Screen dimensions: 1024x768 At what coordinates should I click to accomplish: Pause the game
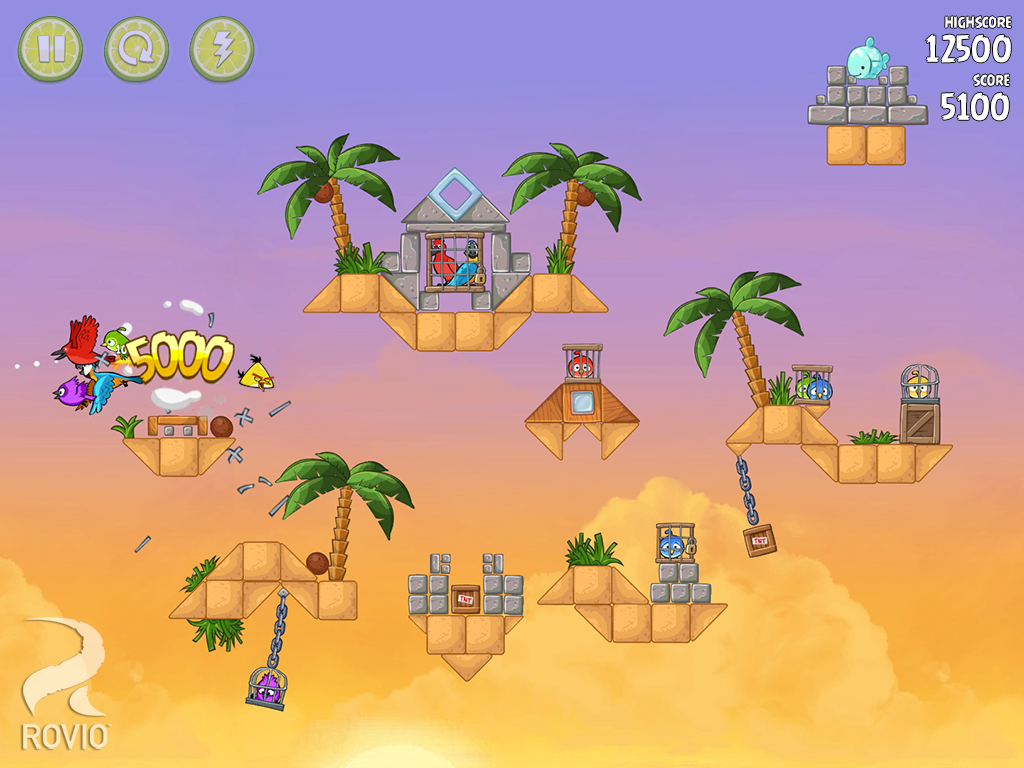click(50, 49)
